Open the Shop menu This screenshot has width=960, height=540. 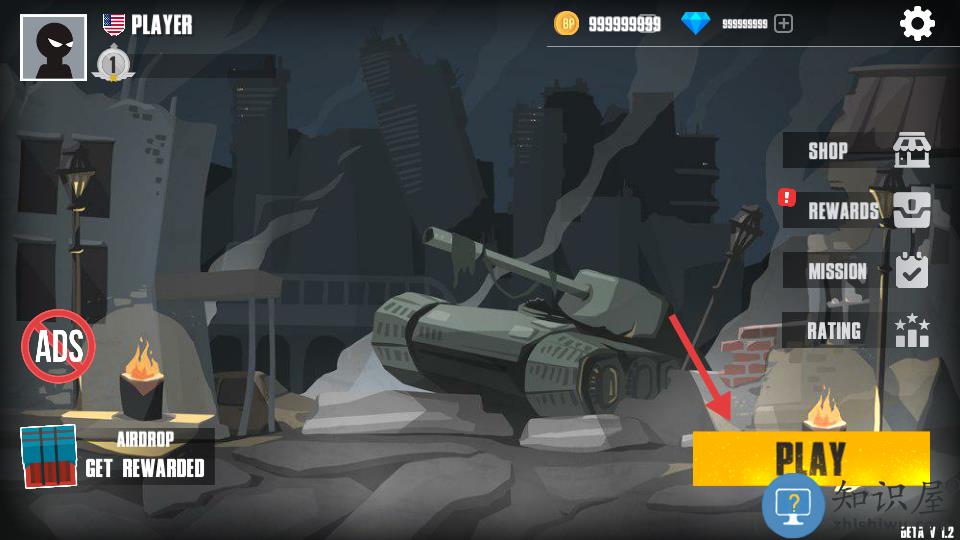pyautogui.click(x=860, y=151)
